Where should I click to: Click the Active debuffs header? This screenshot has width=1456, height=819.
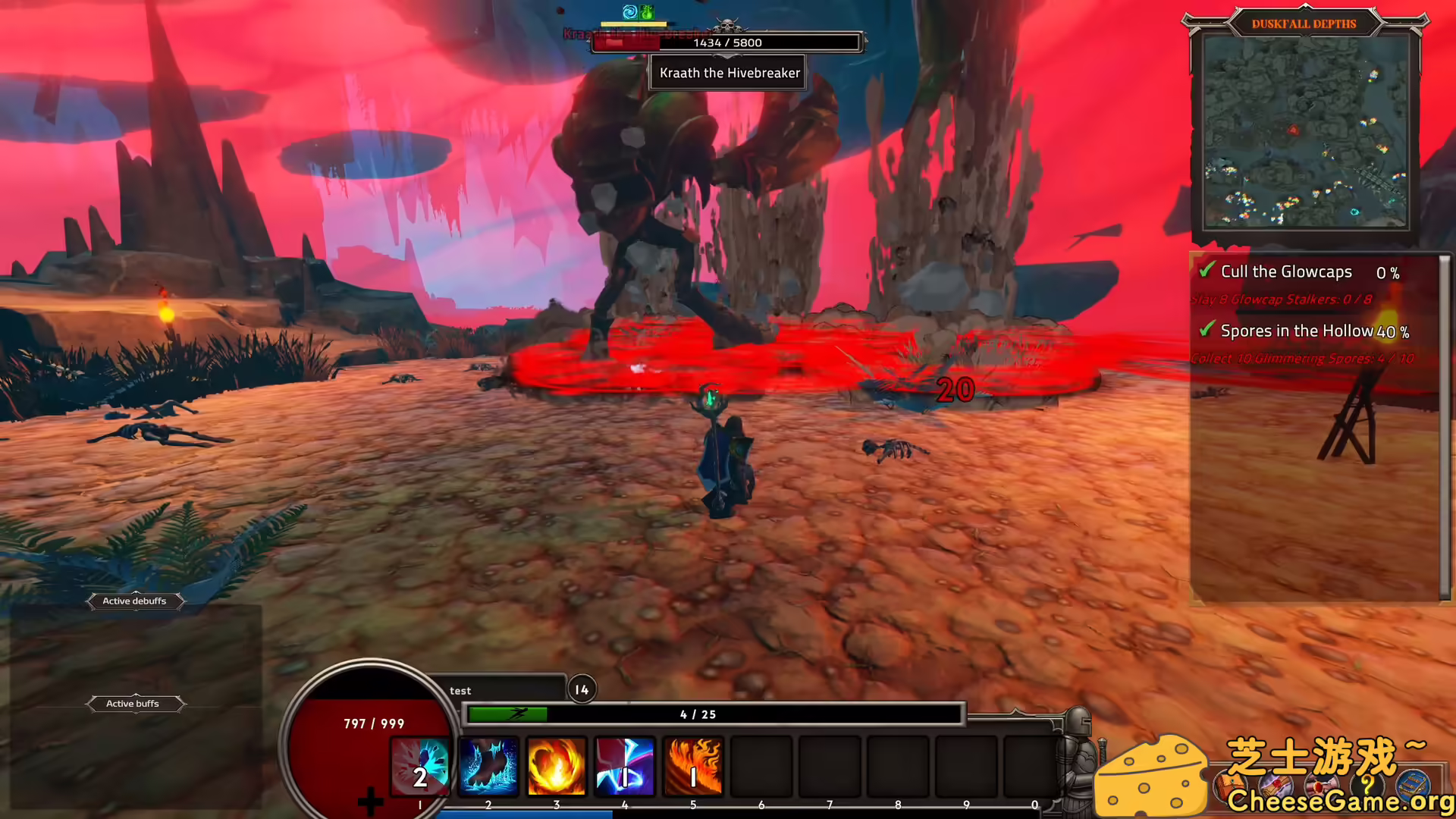tap(134, 601)
